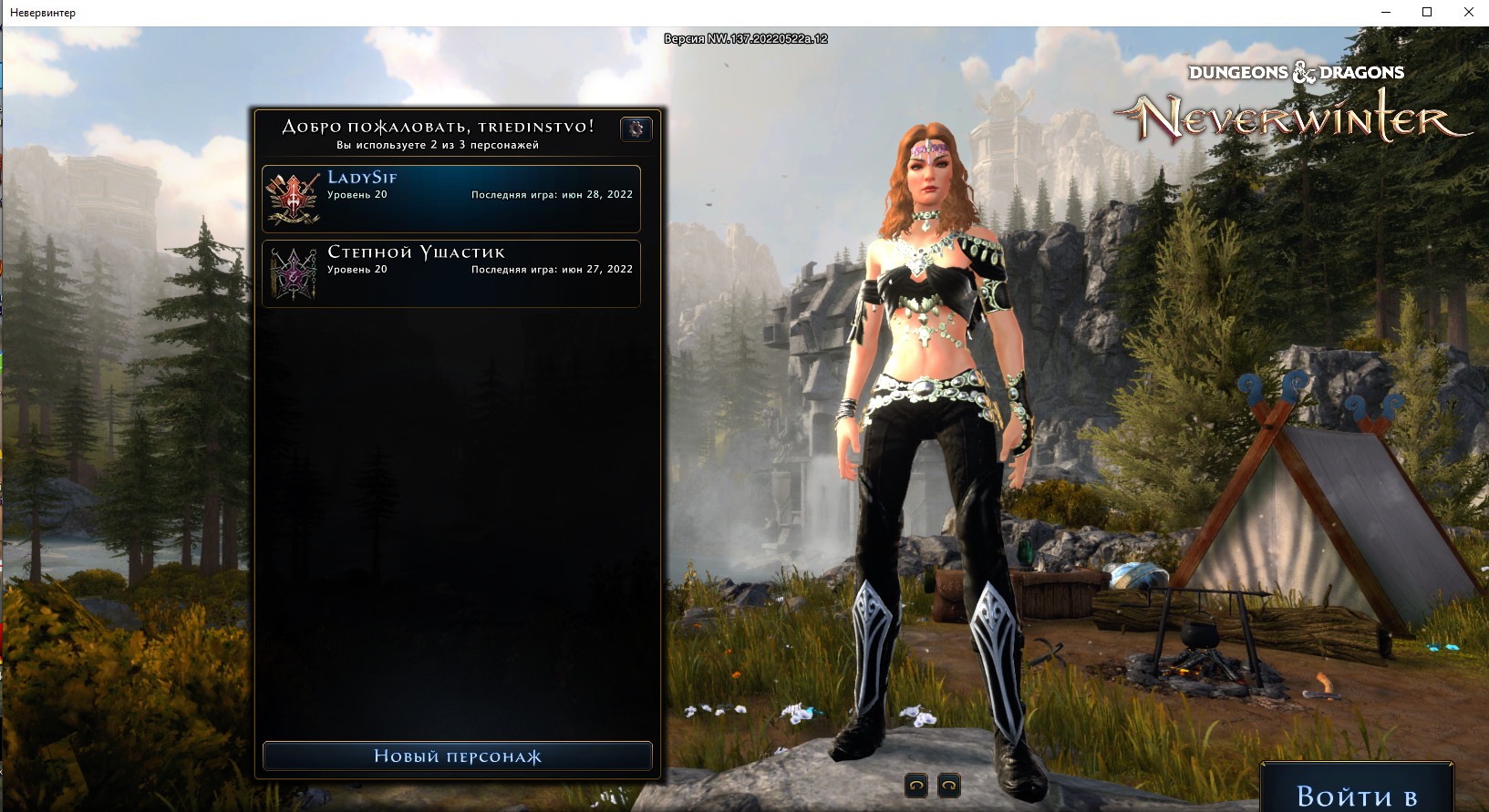Click LadySif's class crest emblem
Viewport: 1489px width, 812px height.
pos(293,197)
